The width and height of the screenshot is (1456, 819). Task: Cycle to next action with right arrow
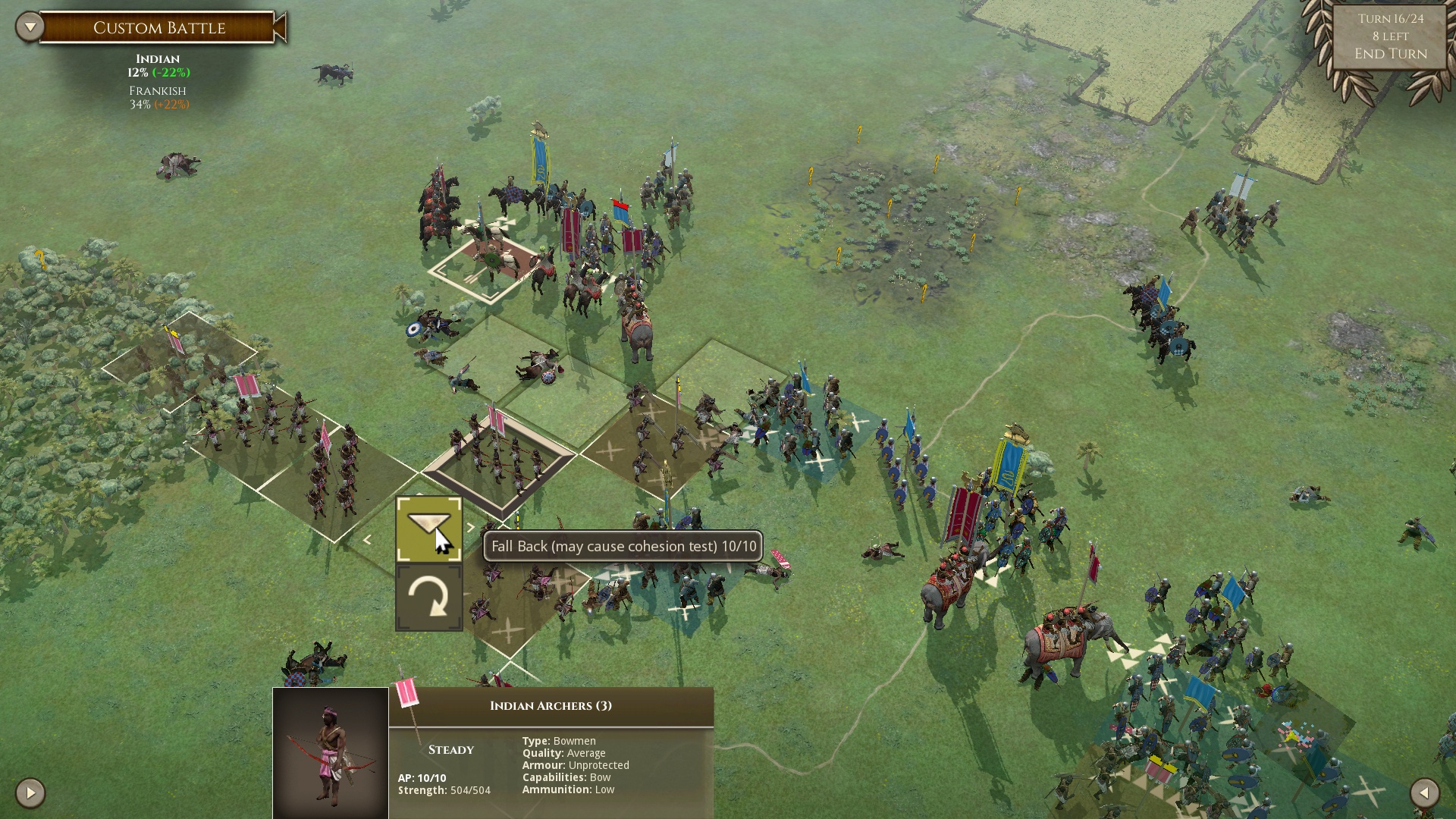(x=471, y=528)
